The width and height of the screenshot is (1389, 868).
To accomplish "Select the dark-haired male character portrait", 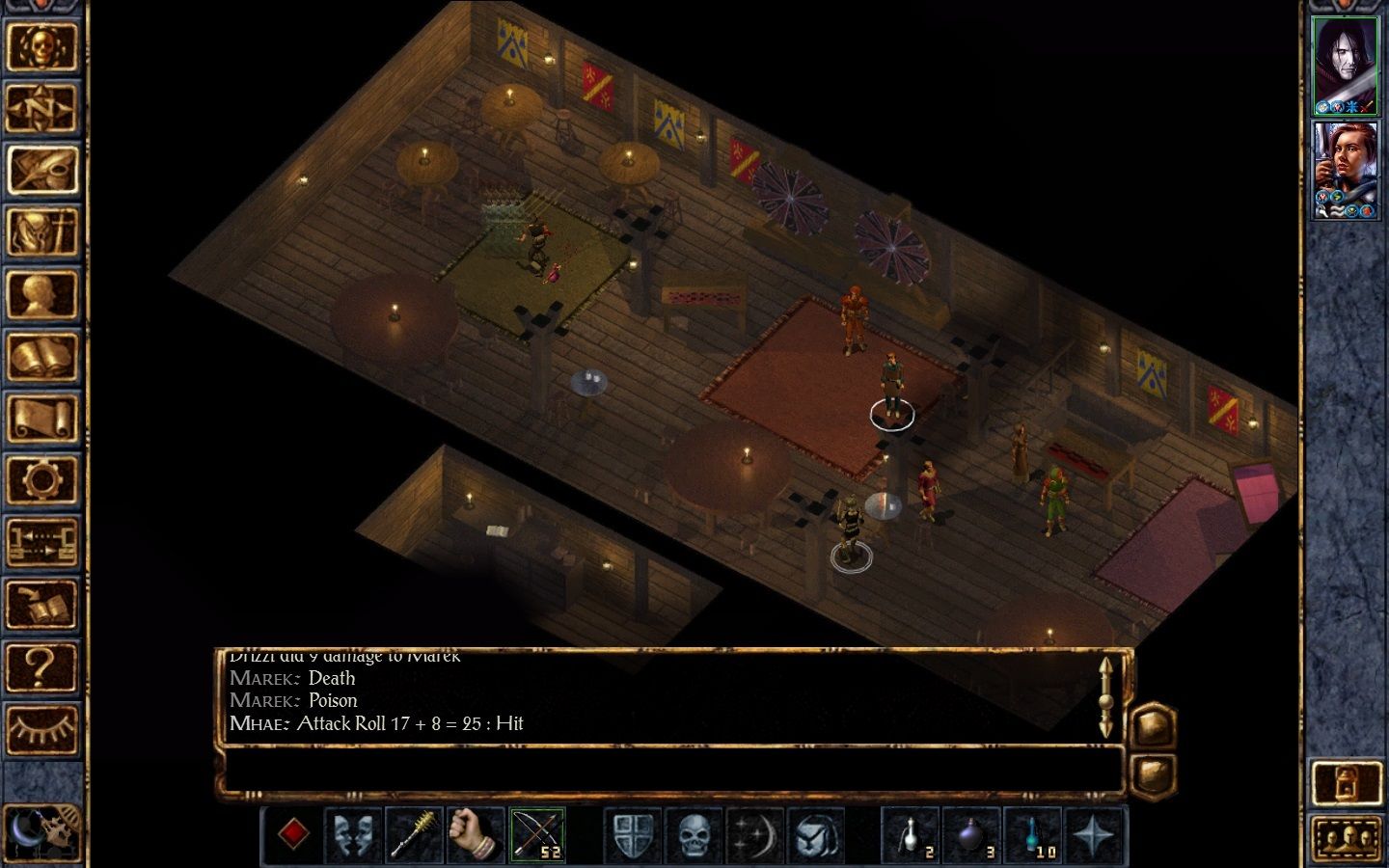I will coord(1346,66).
